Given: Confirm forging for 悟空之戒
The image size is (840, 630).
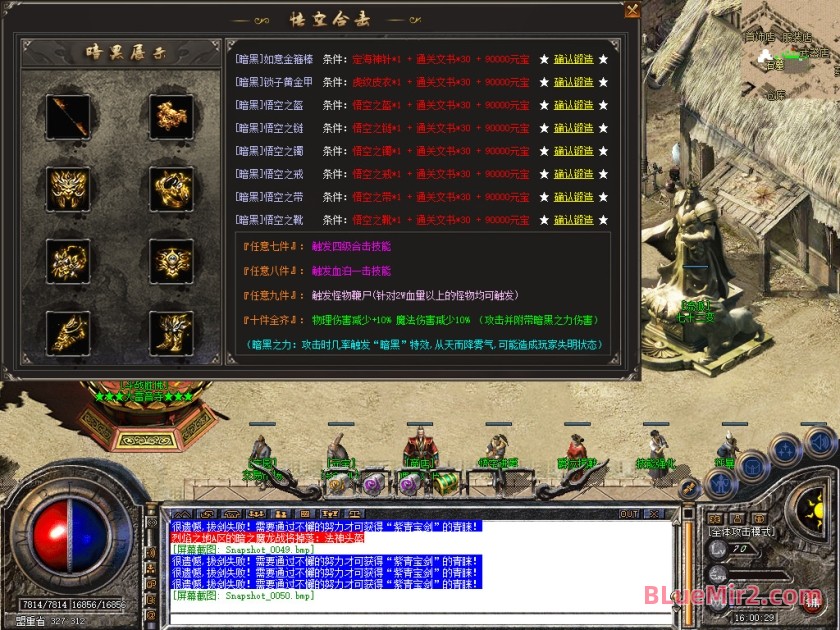Looking at the screenshot, I should [574, 173].
